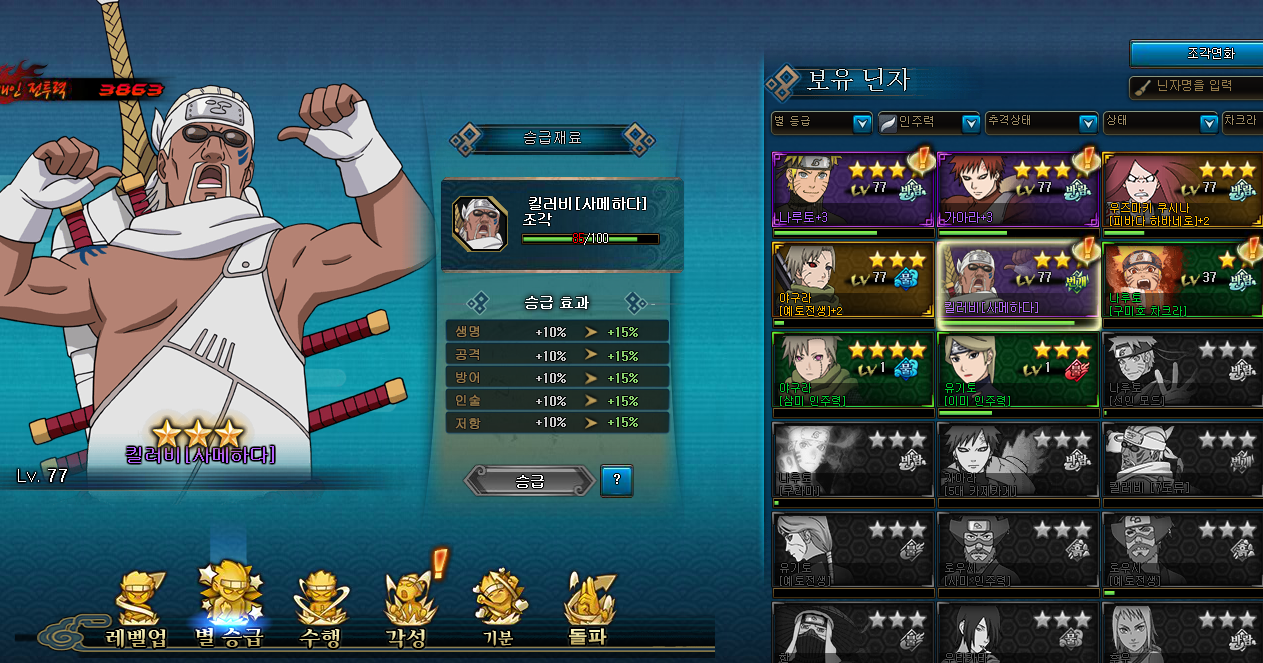The width and height of the screenshot is (1263, 663).
Task: Choose the 가아라+3 ninja card
Action: point(1017,192)
